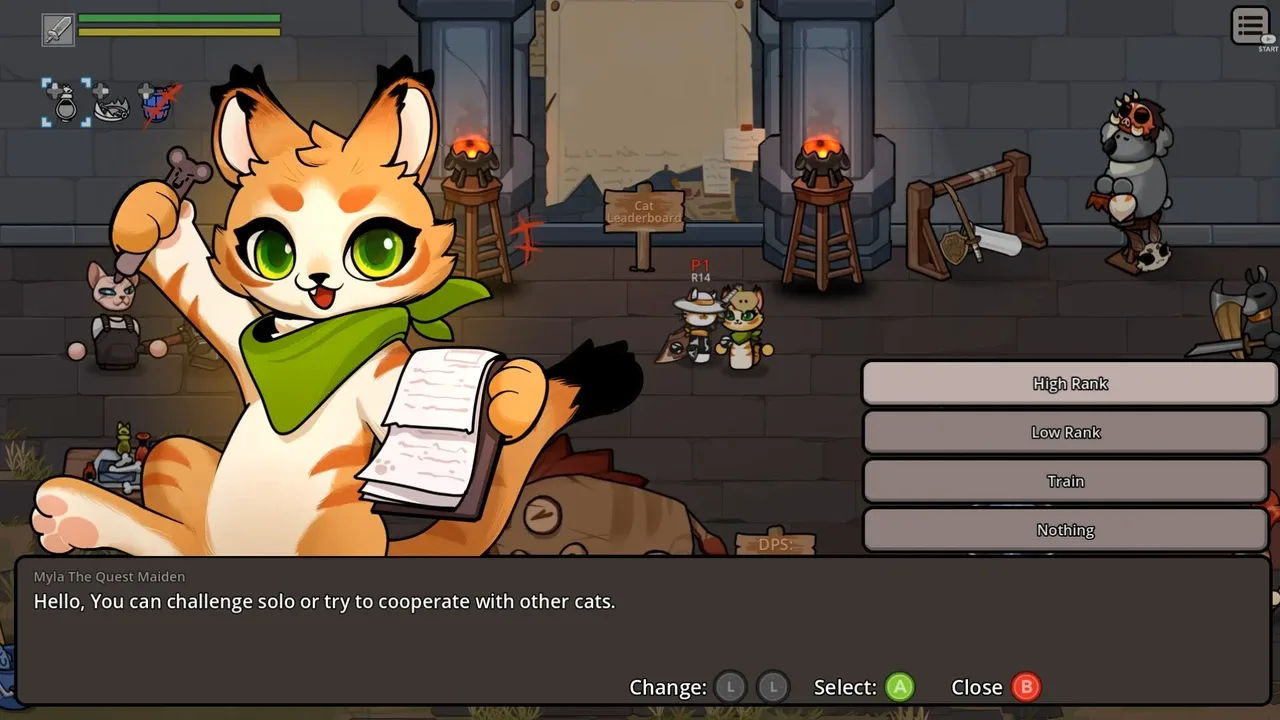Screen dimensions: 1280x720
Task: Pick the Train dialogue choice
Action: [x=1065, y=481]
